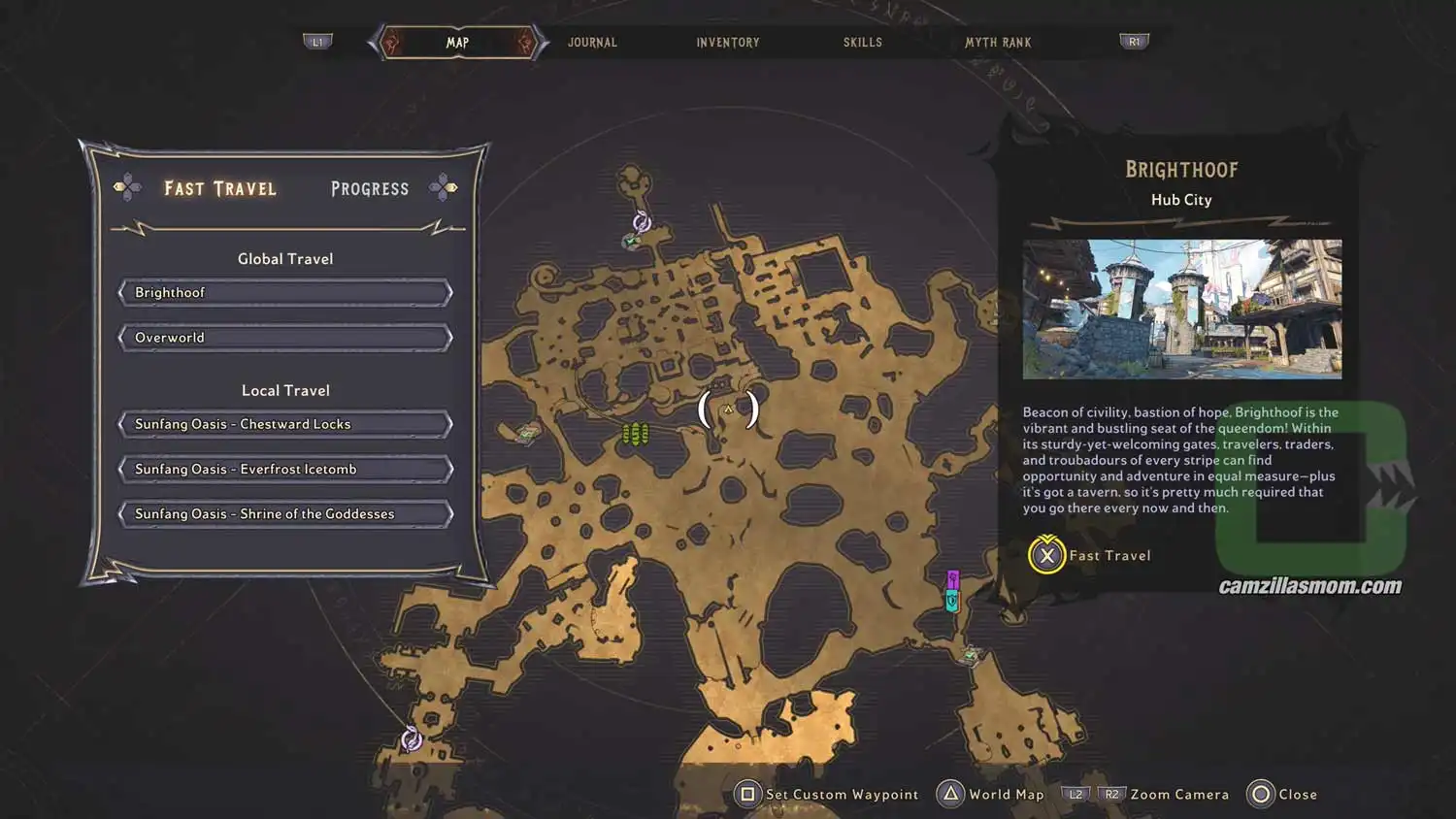
Task: Click the Circle Close icon
Action: (1259, 794)
